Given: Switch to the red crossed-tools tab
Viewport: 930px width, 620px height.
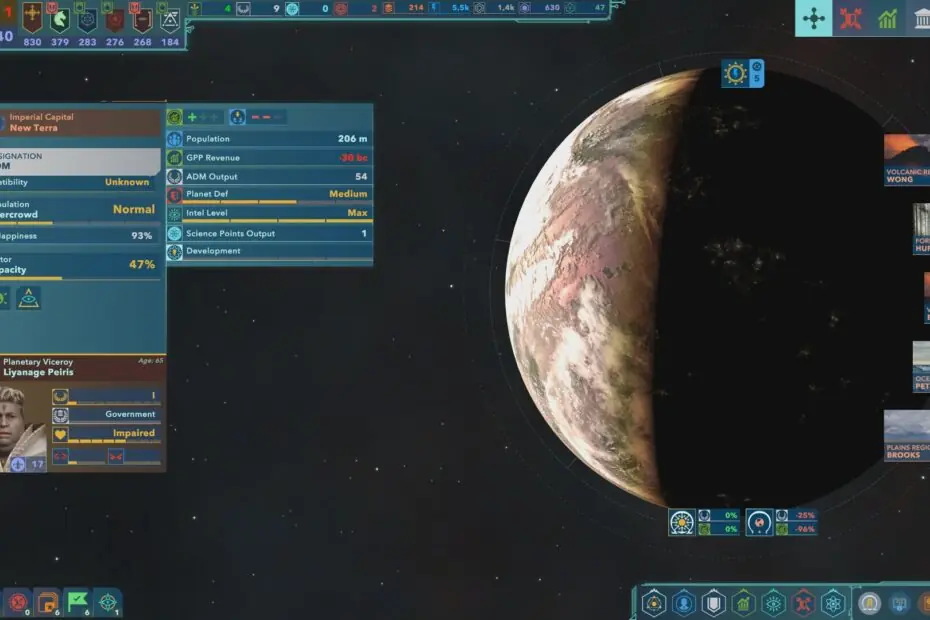Looking at the screenshot, I should click(851, 18).
